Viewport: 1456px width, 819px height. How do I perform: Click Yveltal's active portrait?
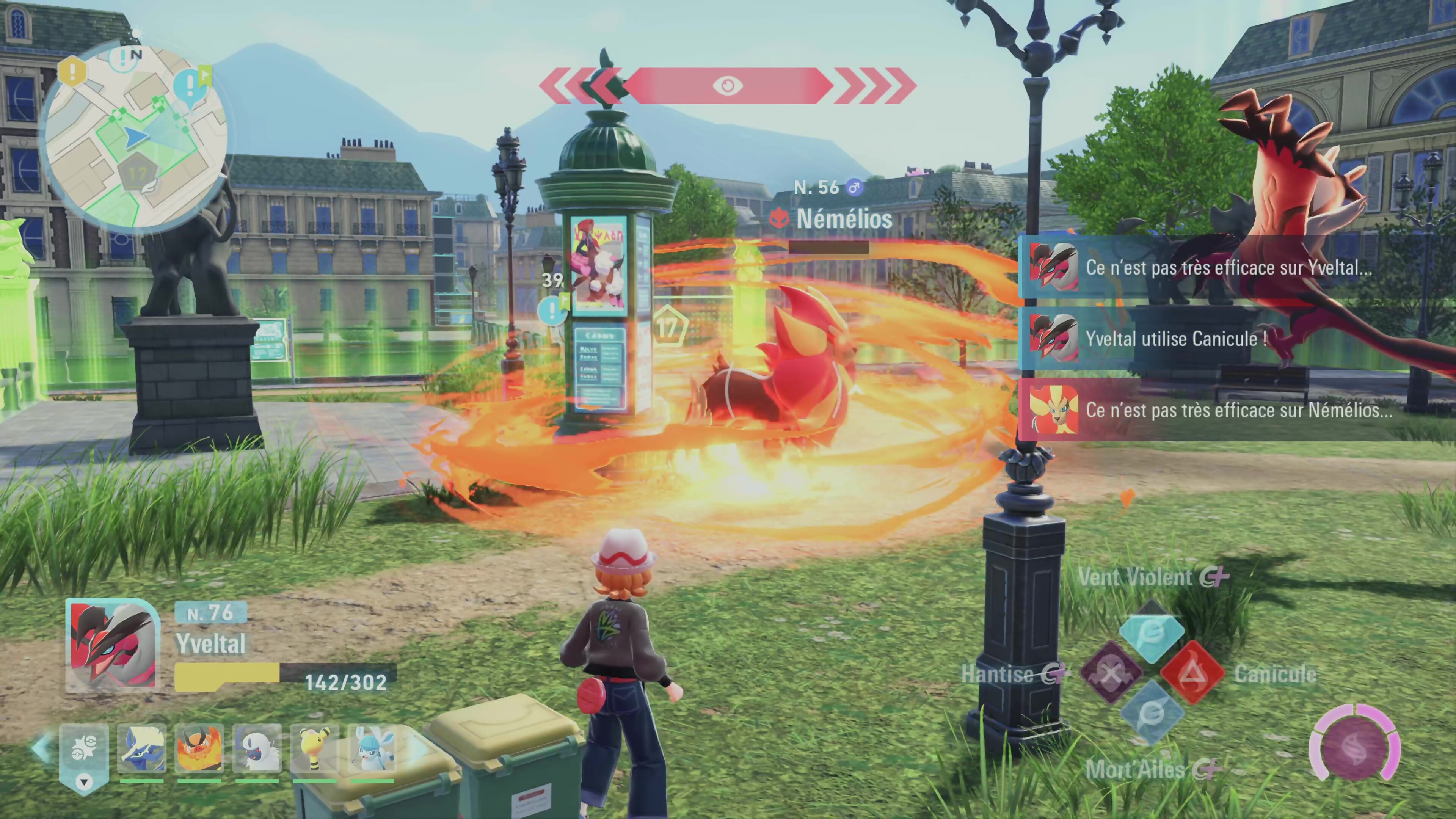[113, 645]
